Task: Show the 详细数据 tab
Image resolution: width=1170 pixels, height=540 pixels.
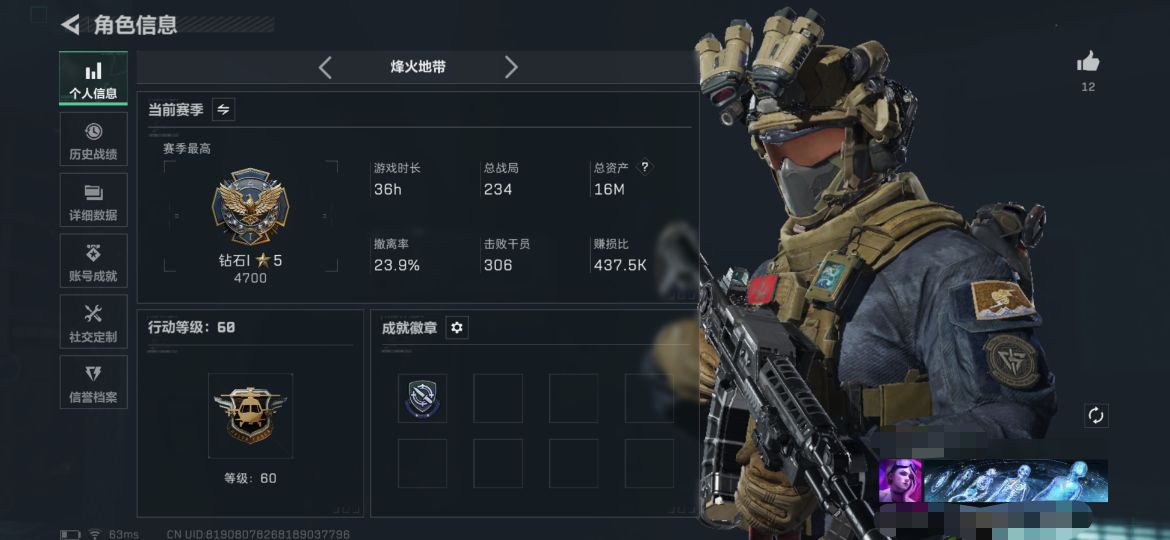Action: click(93, 201)
